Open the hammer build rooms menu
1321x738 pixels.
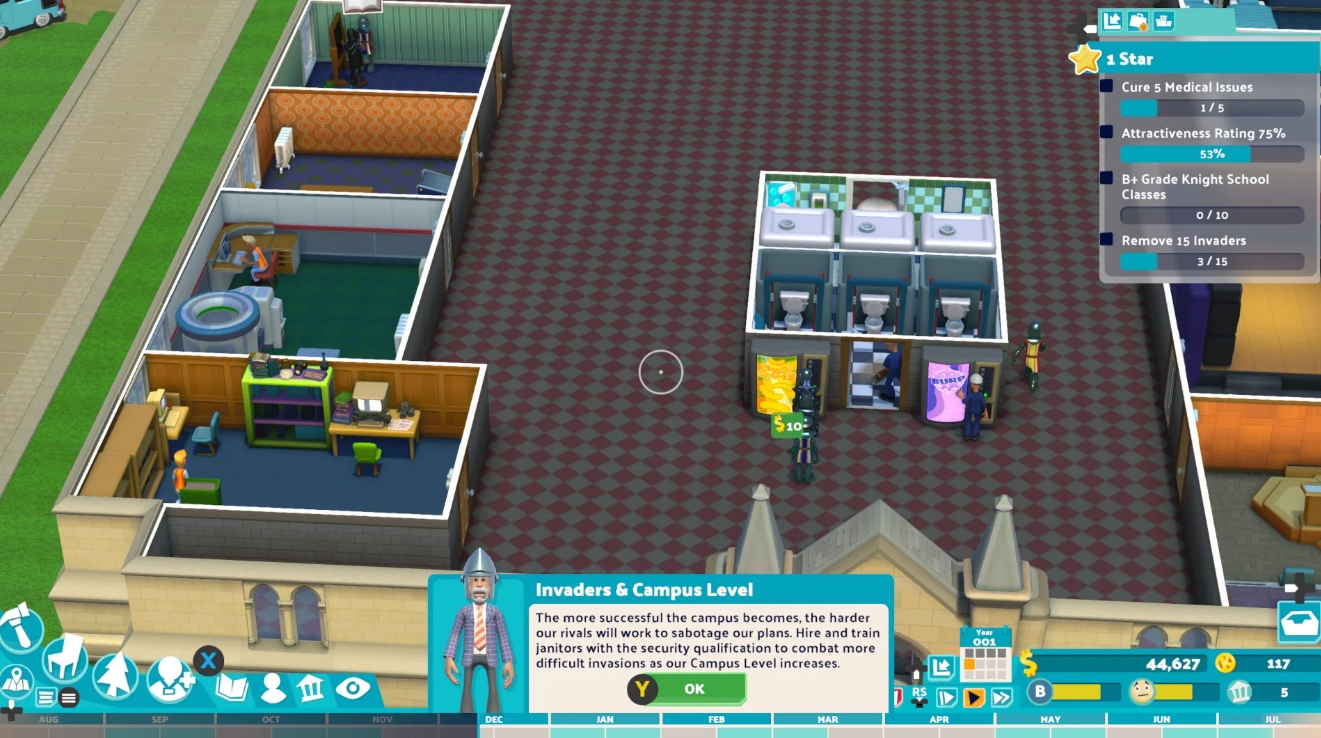[20, 629]
